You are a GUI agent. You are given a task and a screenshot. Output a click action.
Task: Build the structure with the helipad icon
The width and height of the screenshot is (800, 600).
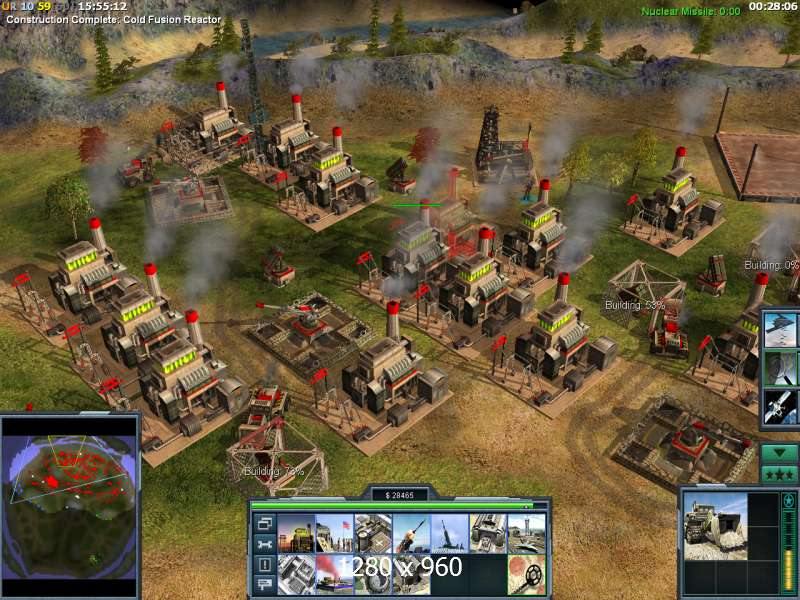373,534
